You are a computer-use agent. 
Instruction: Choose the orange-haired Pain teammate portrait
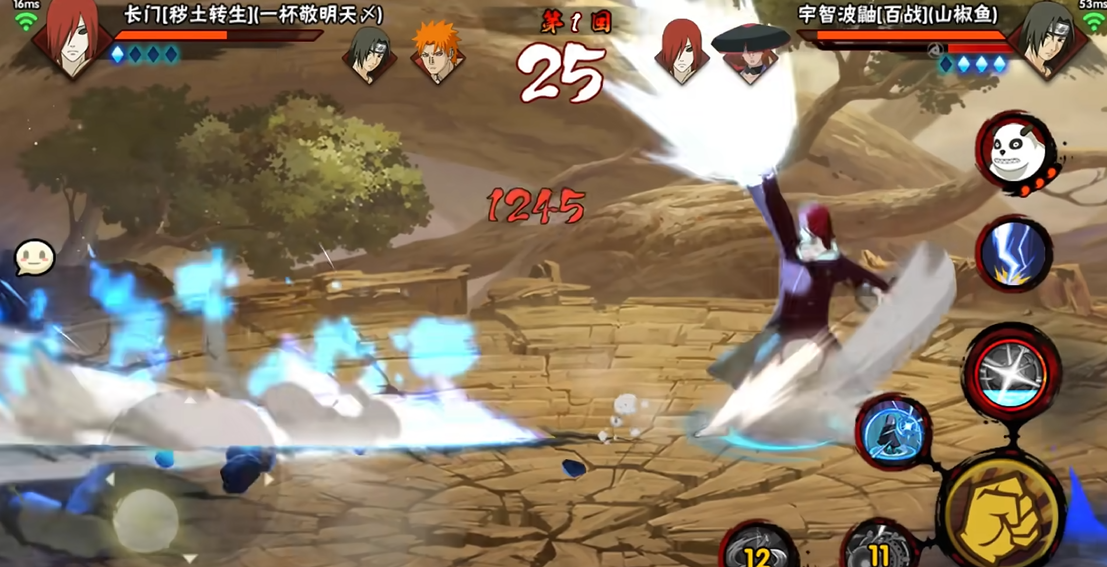pos(437,50)
